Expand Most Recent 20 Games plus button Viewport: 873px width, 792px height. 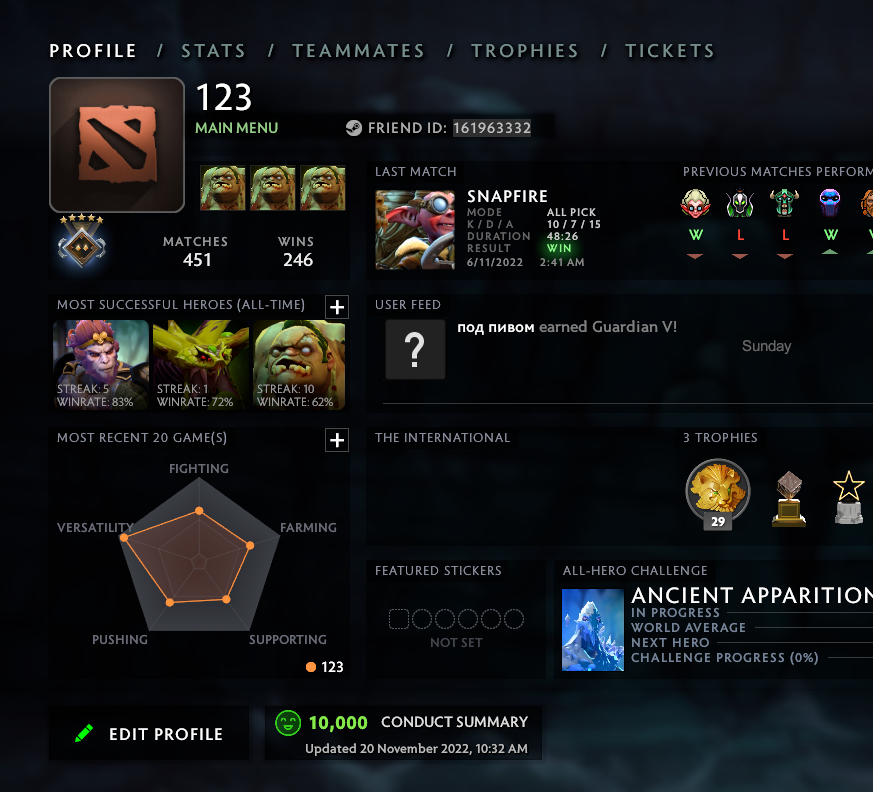pyautogui.click(x=337, y=440)
